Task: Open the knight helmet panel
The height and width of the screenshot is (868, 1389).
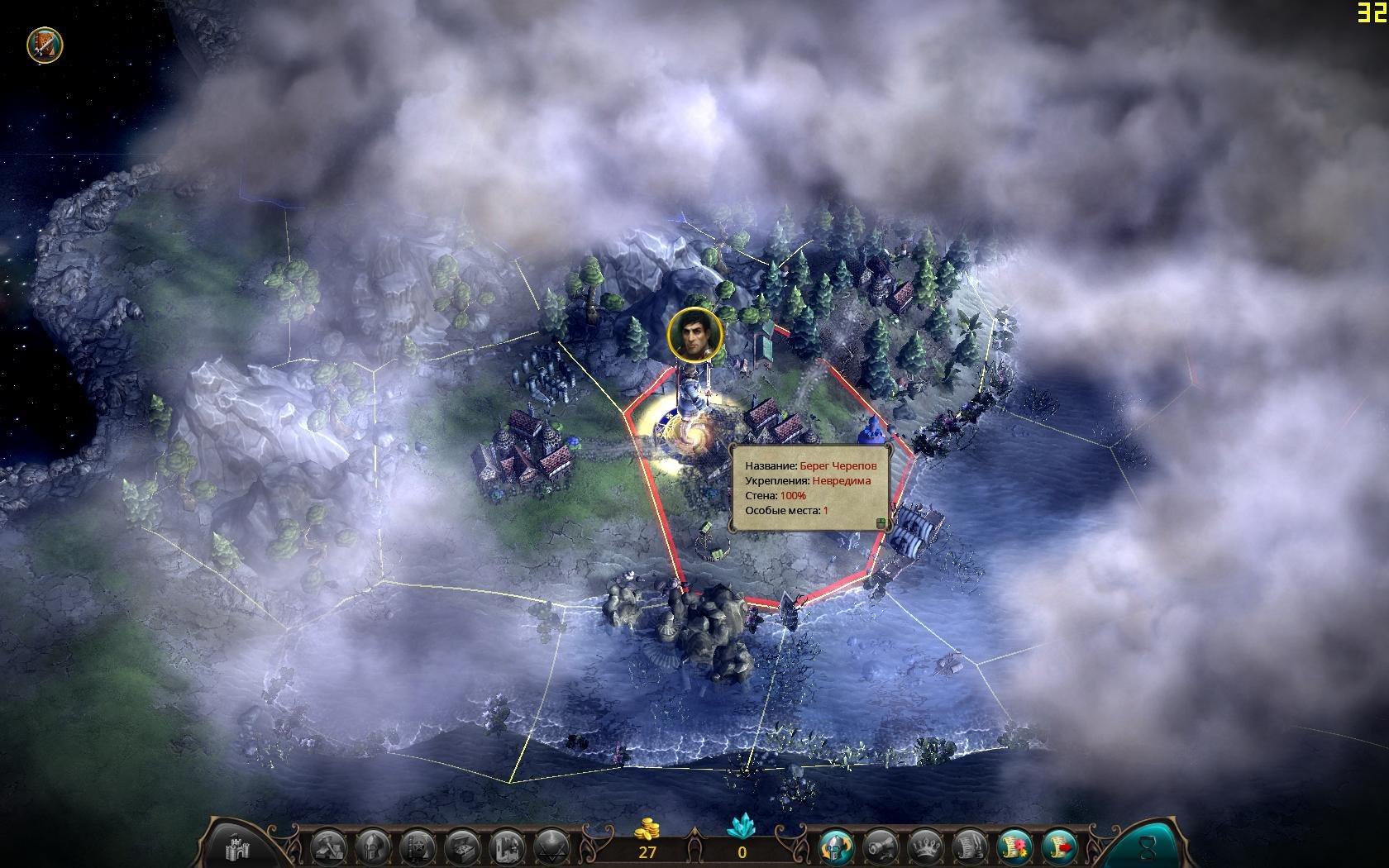Action: [372, 847]
